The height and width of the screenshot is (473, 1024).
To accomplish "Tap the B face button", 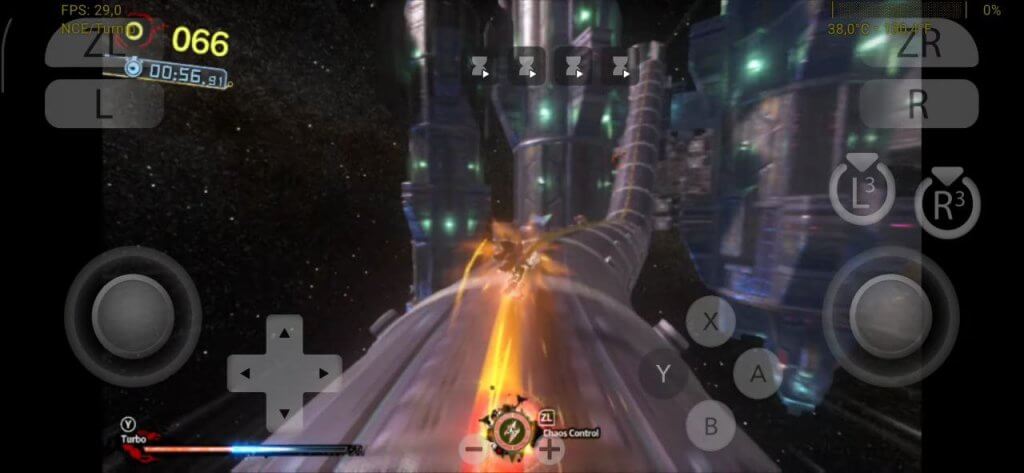I will pos(711,426).
